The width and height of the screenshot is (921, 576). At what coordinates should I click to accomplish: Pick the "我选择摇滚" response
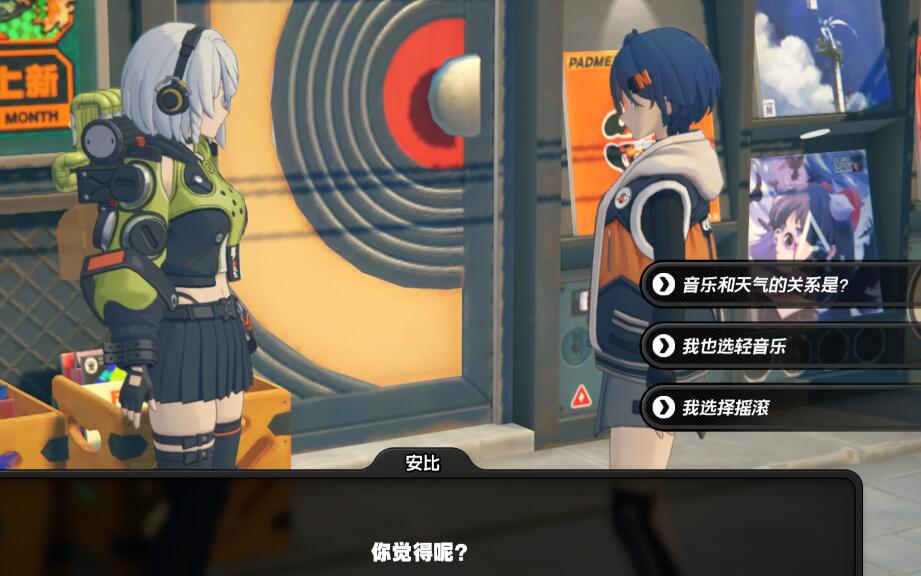point(726,407)
